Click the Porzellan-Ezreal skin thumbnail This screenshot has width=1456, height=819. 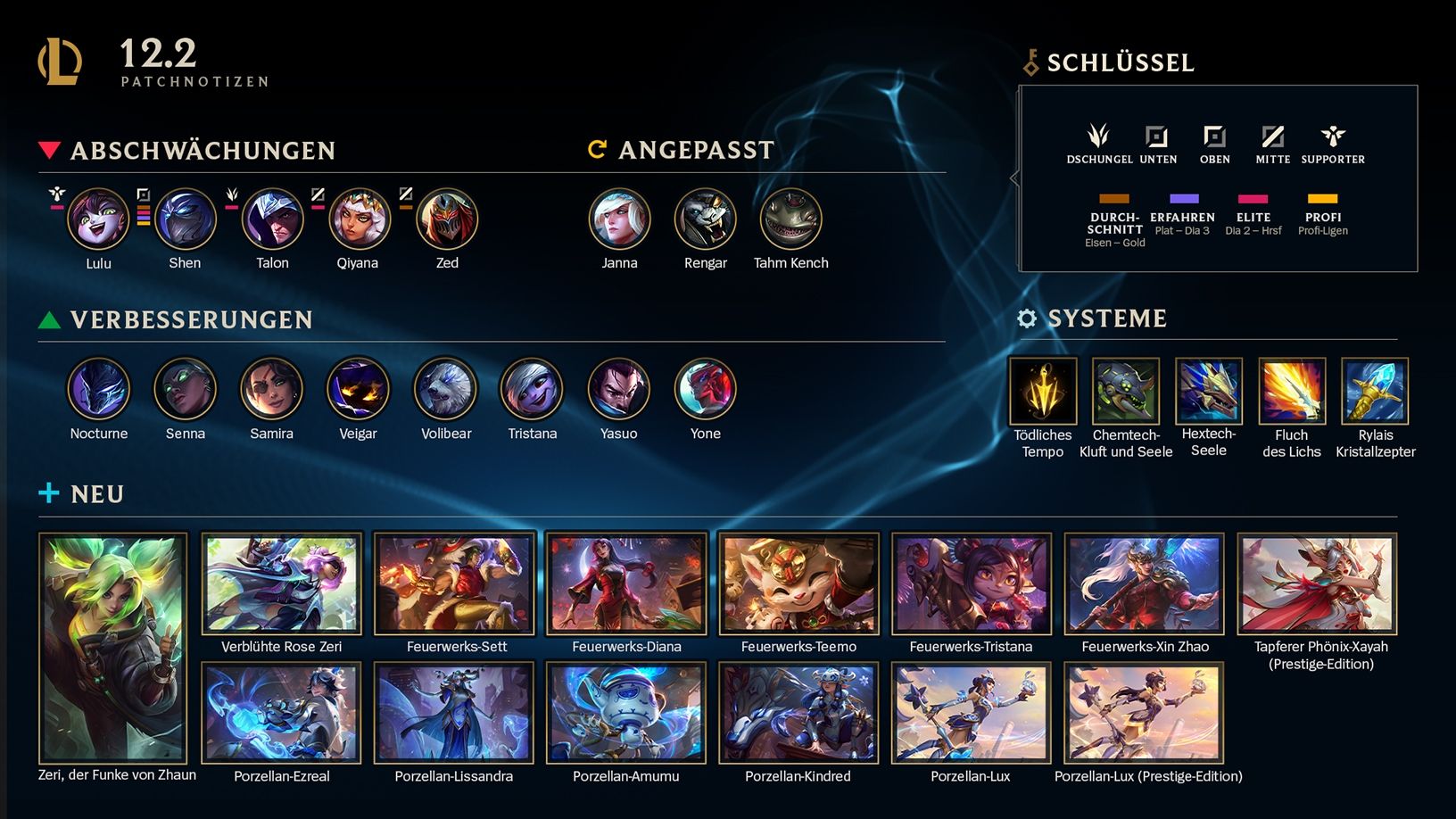[282, 713]
